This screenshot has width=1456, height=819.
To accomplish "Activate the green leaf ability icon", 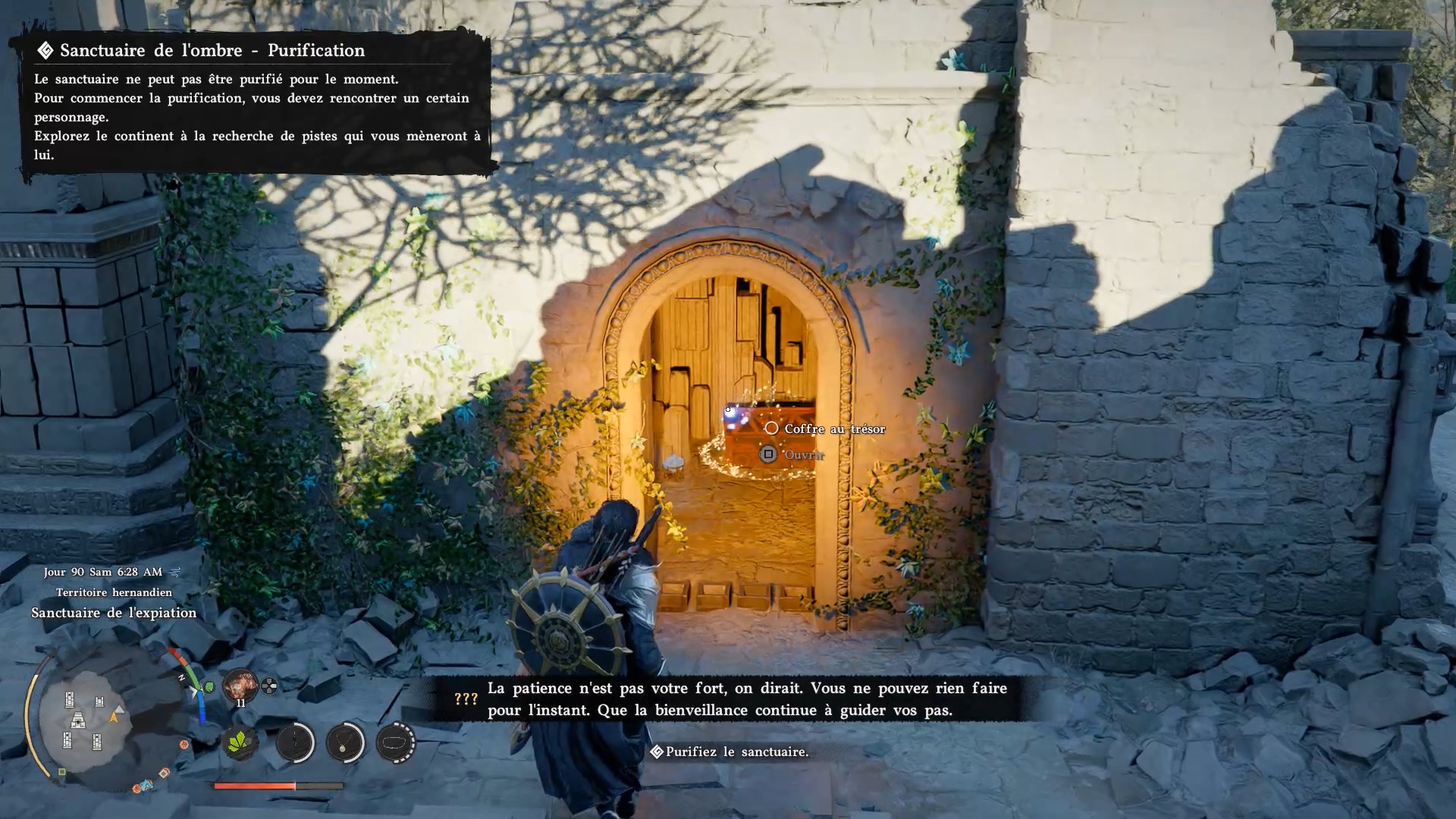I will tap(240, 742).
